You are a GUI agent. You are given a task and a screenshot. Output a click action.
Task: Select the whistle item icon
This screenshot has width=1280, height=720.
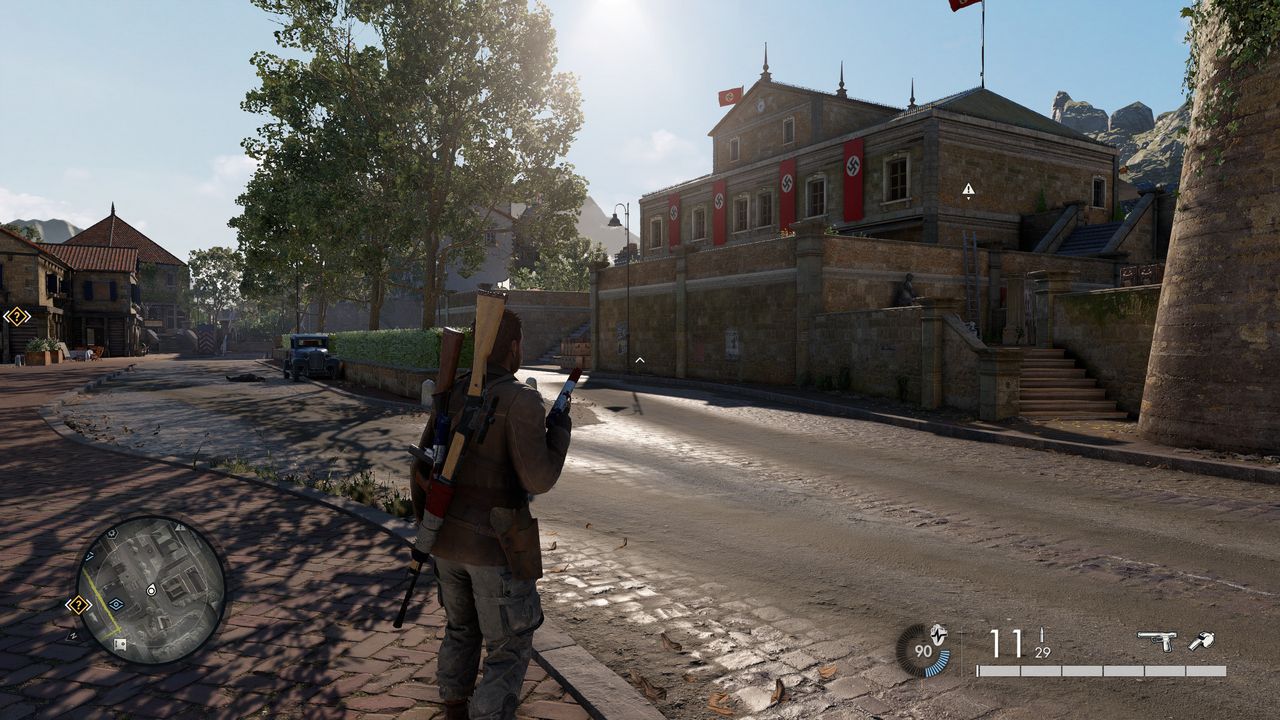pos(1201,641)
